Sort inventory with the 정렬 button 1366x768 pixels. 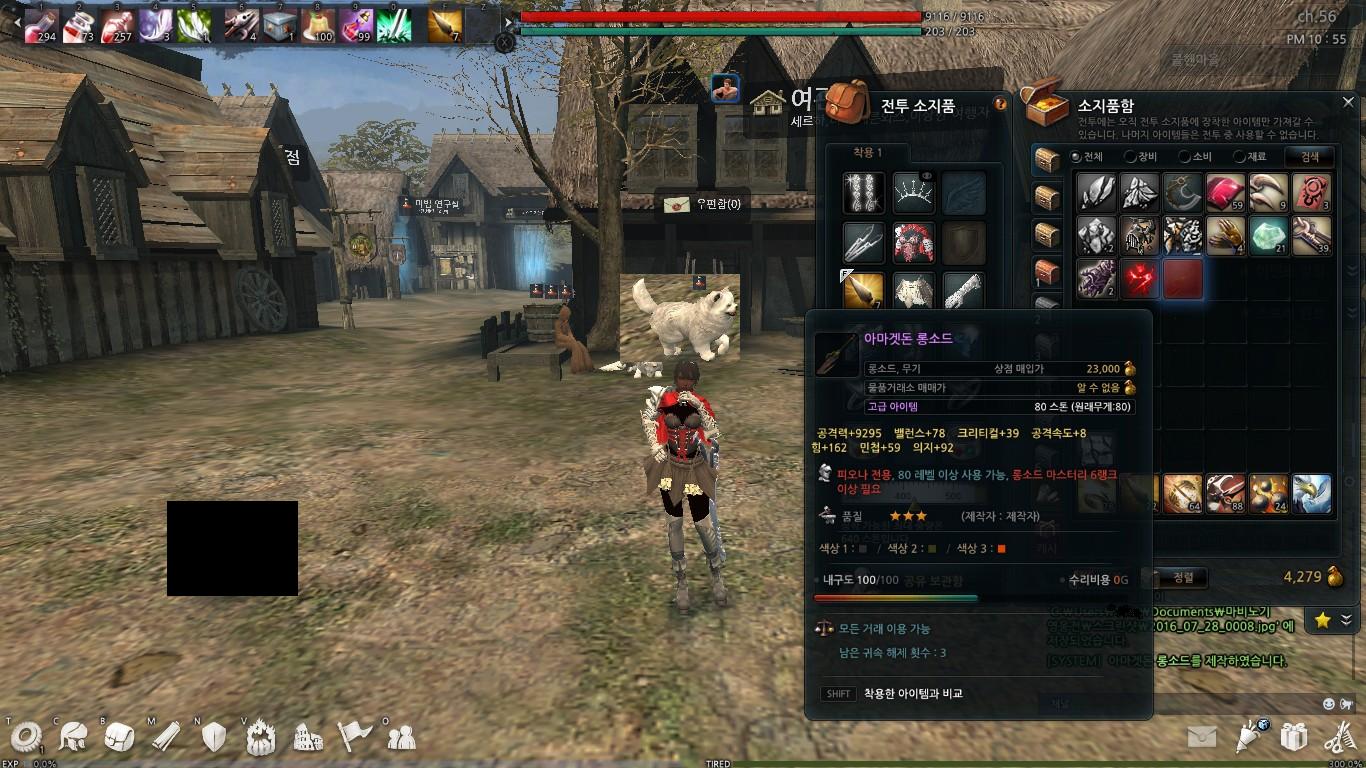[x=1183, y=577]
